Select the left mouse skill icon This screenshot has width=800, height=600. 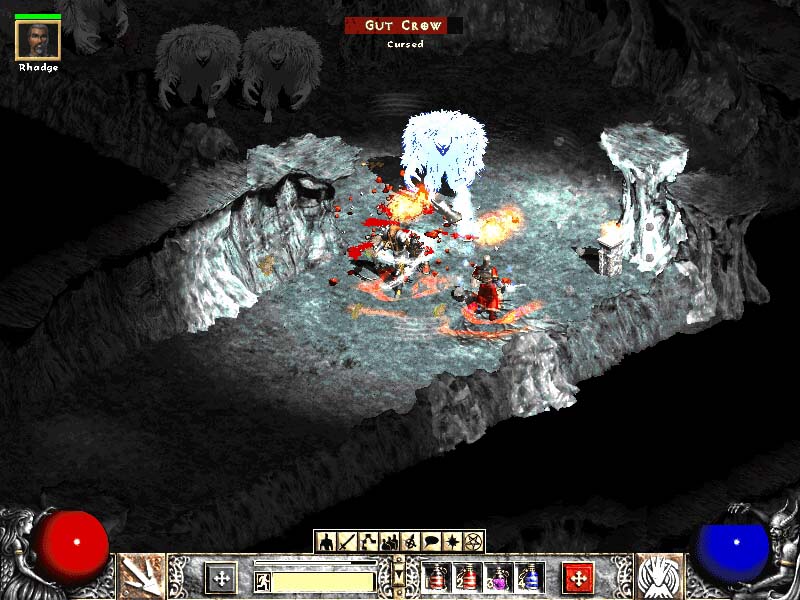[141, 577]
